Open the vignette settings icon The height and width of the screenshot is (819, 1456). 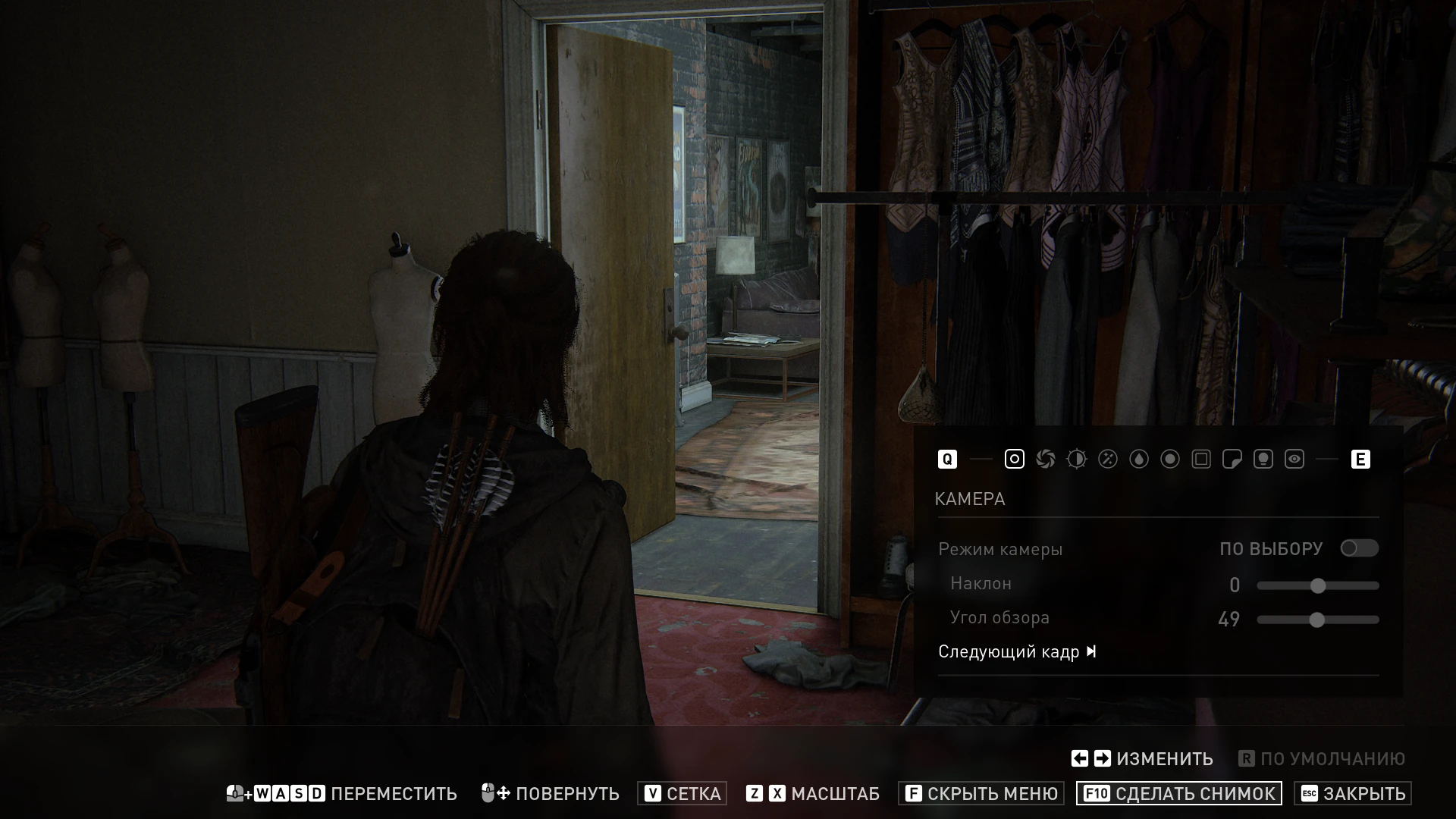1169,459
